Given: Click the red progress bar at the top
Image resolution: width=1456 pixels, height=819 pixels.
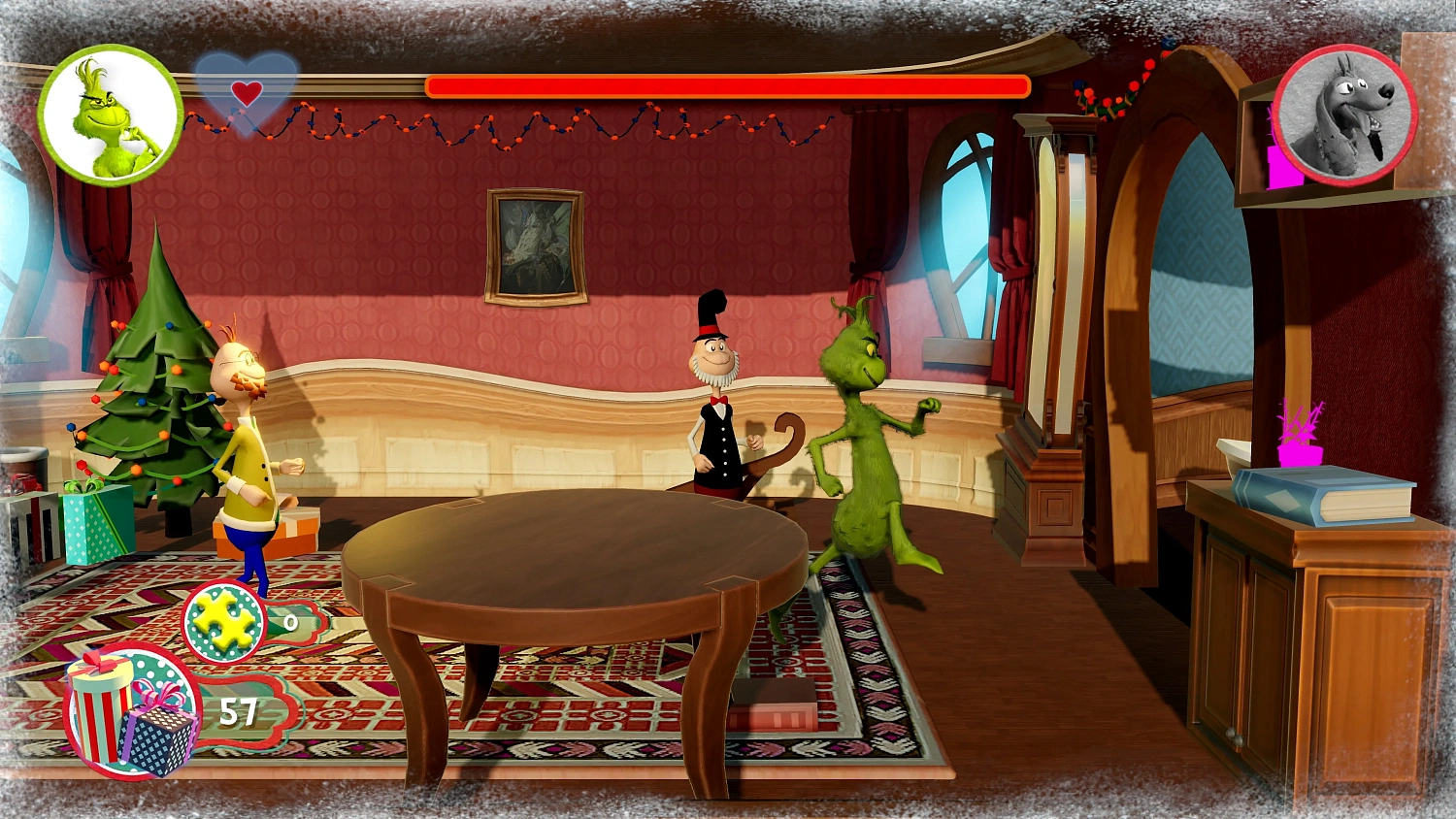Looking at the screenshot, I should (726, 86).
